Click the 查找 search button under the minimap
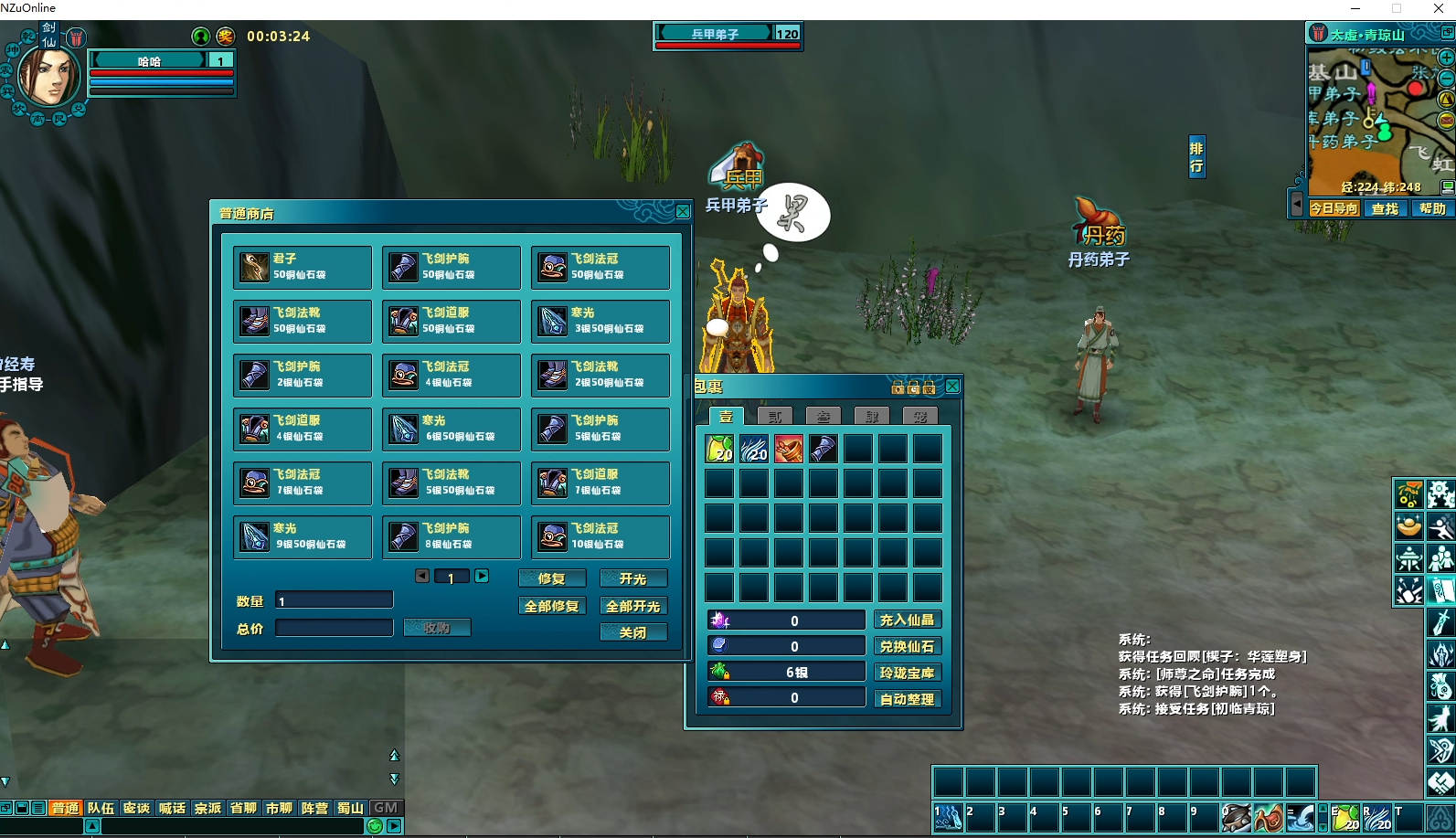 [x=1385, y=208]
